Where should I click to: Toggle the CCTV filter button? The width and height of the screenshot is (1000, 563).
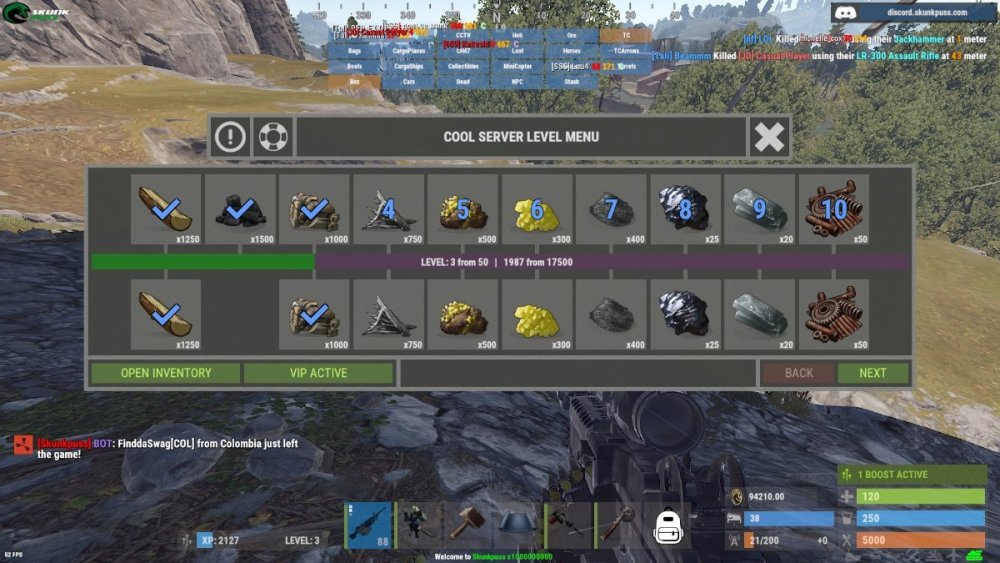(x=462, y=35)
